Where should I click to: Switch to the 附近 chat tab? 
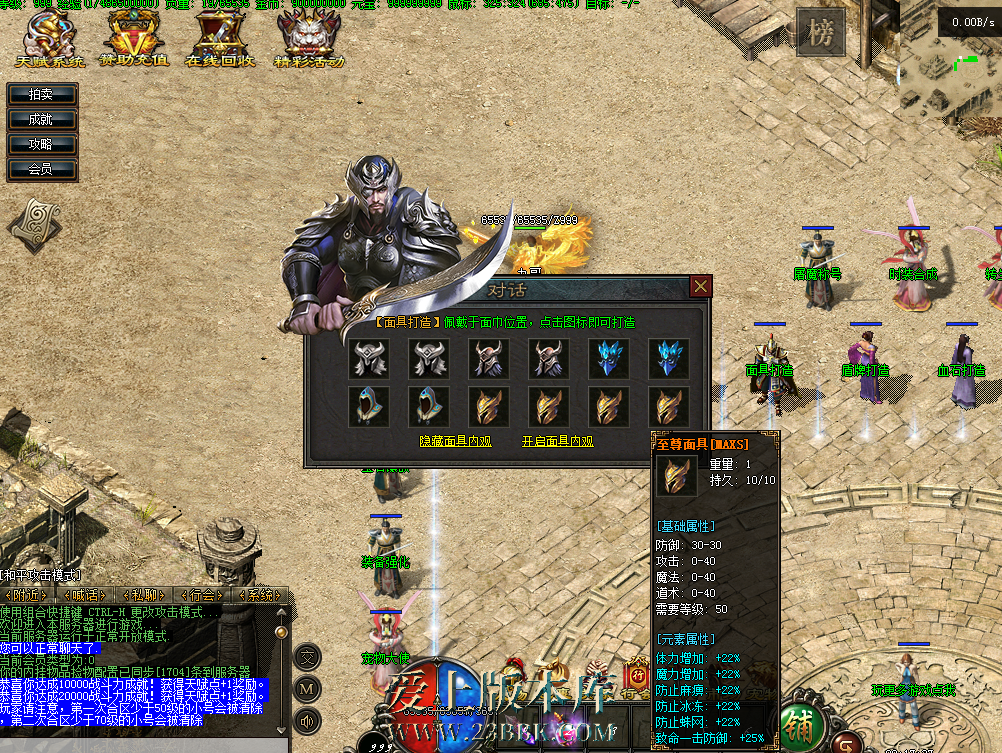click(x=26, y=595)
